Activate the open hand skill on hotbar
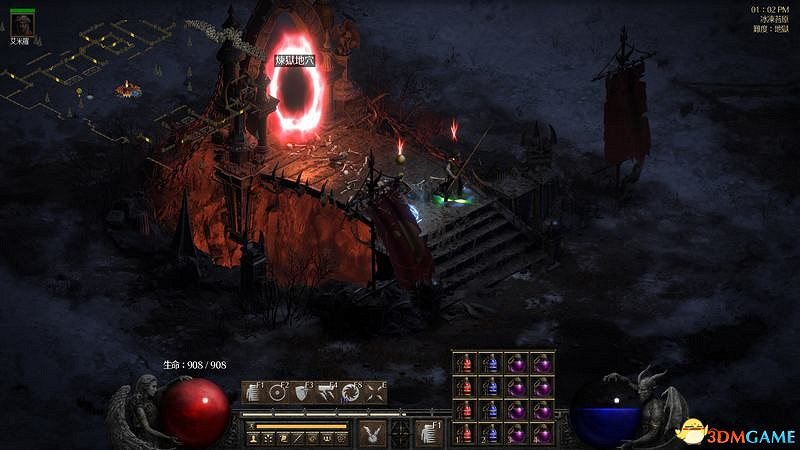This screenshot has width=800, height=450. pos(252,393)
